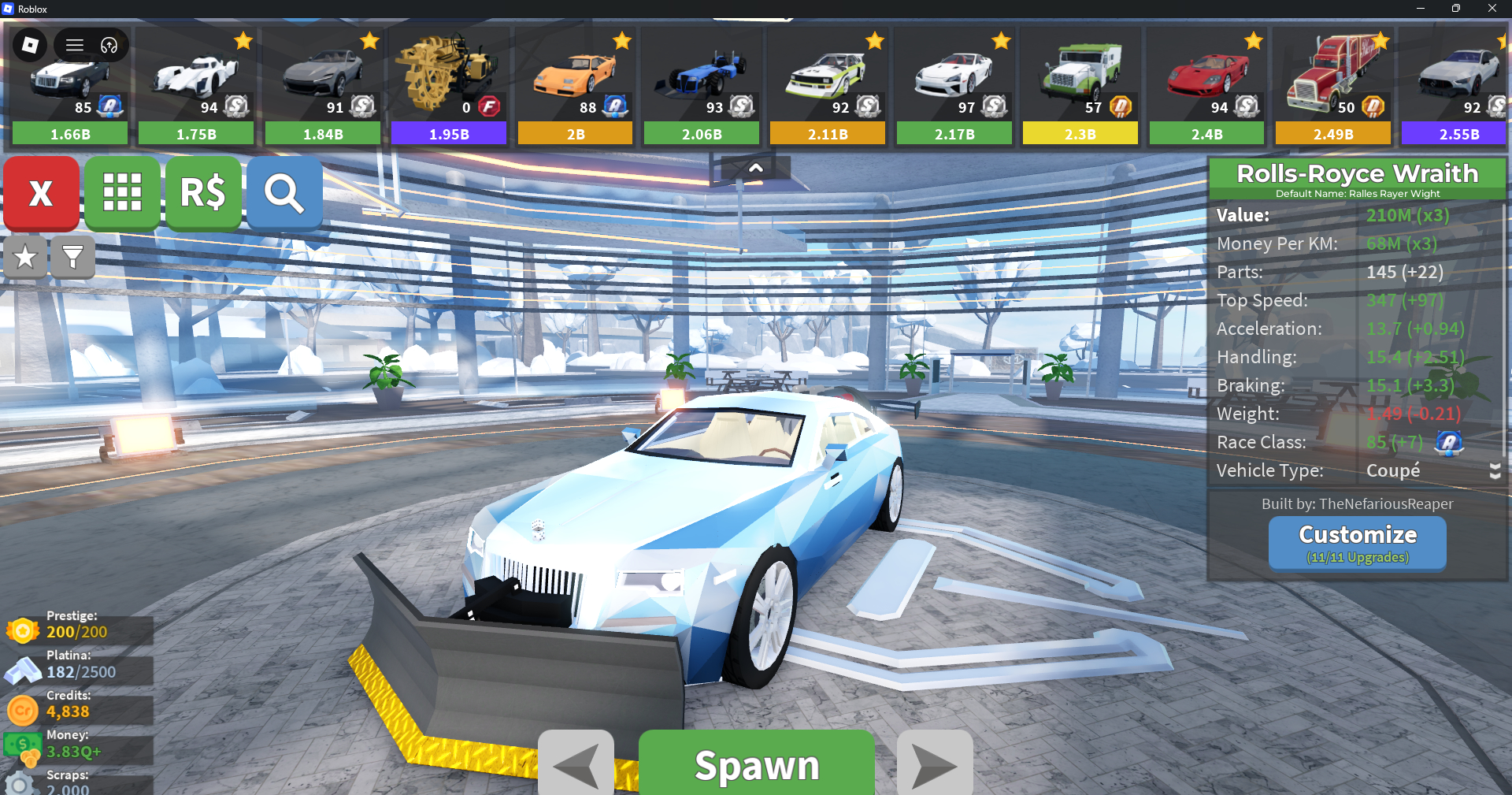The width and height of the screenshot is (1512, 795).
Task: Open the vehicle search magnifier
Action: [284, 193]
